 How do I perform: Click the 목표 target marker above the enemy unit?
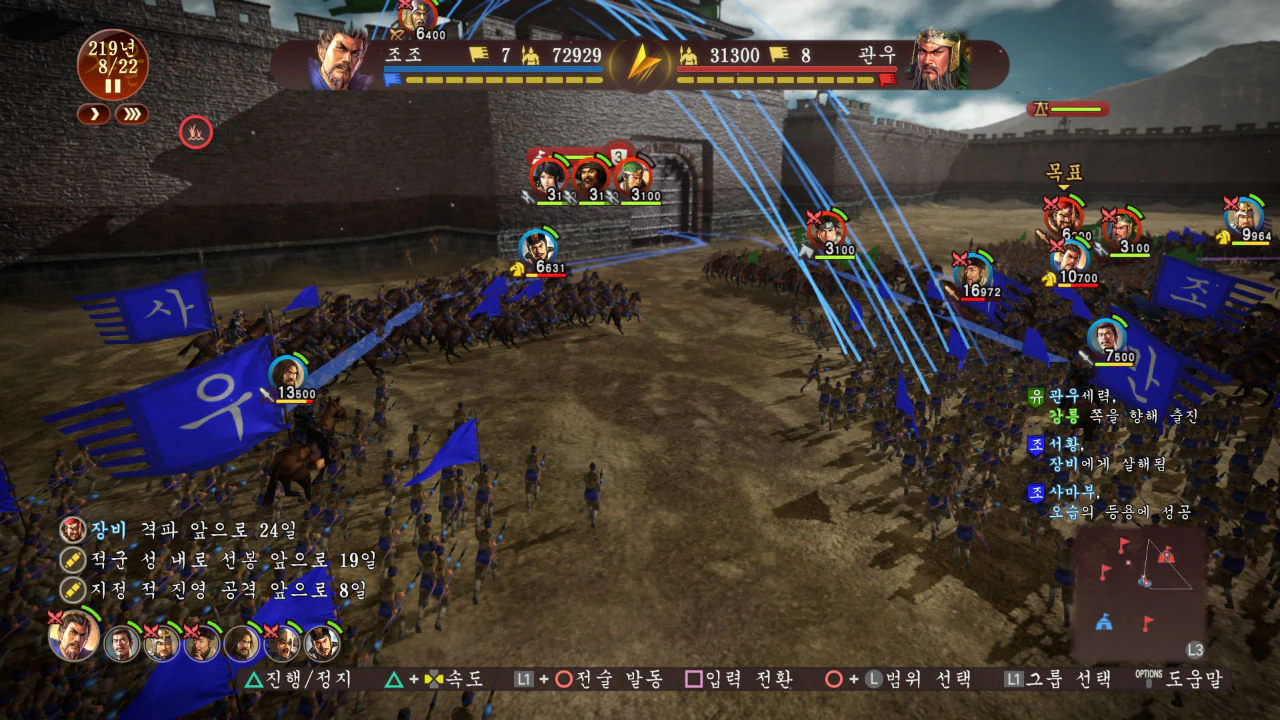[x=1063, y=169]
